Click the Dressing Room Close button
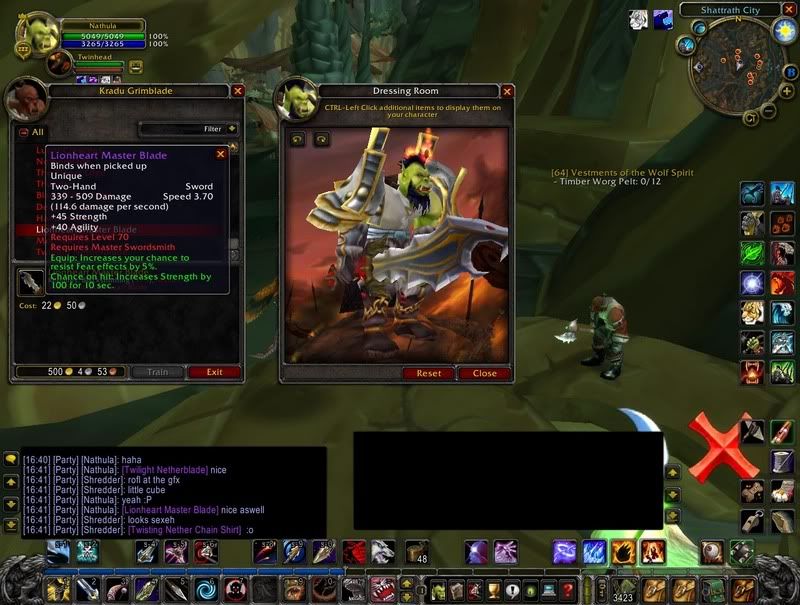Image resolution: width=800 pixels, height=605 pixels. coord(484,373)
